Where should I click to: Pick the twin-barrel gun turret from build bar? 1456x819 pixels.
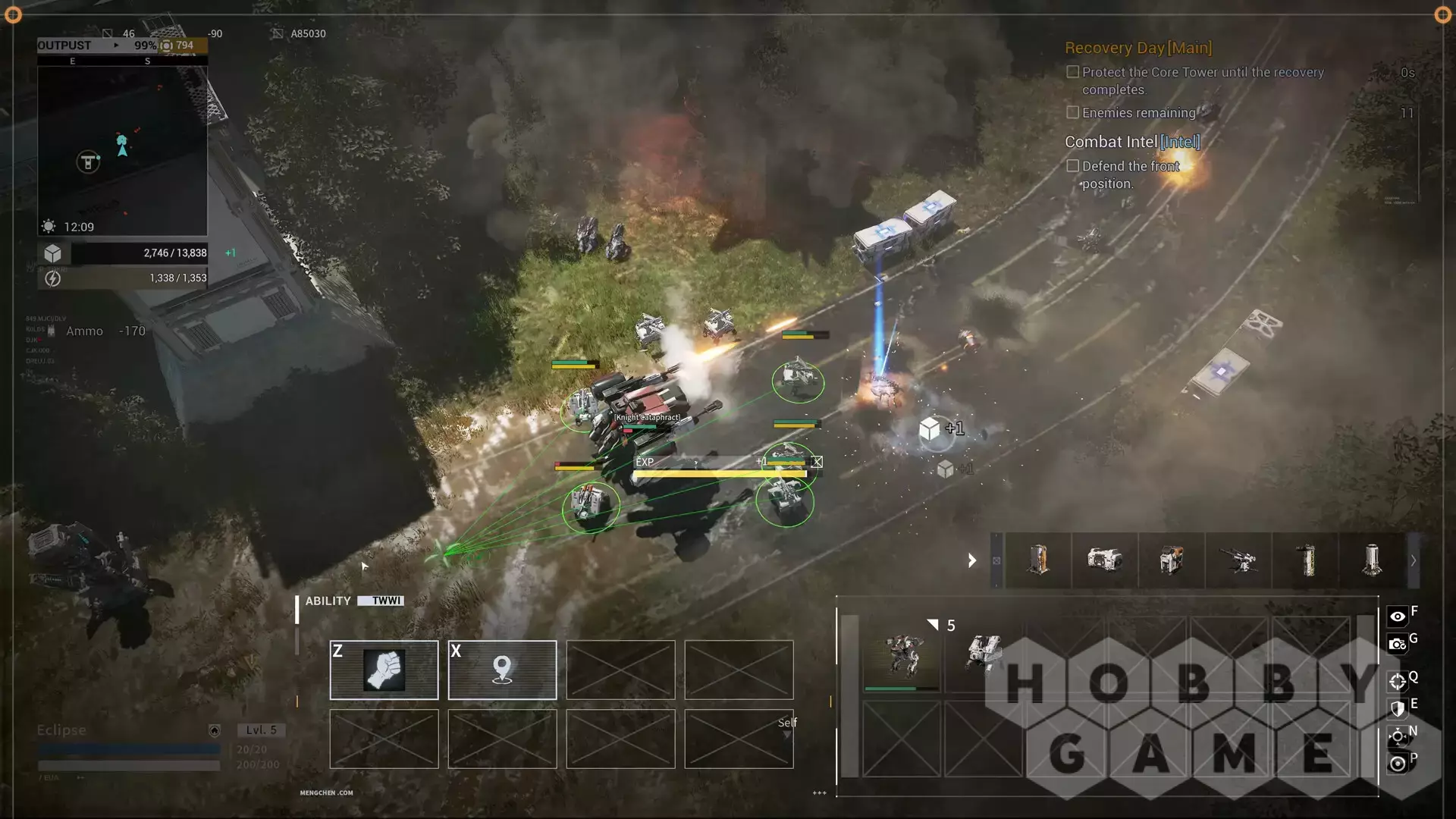(x=1238, y=561)
